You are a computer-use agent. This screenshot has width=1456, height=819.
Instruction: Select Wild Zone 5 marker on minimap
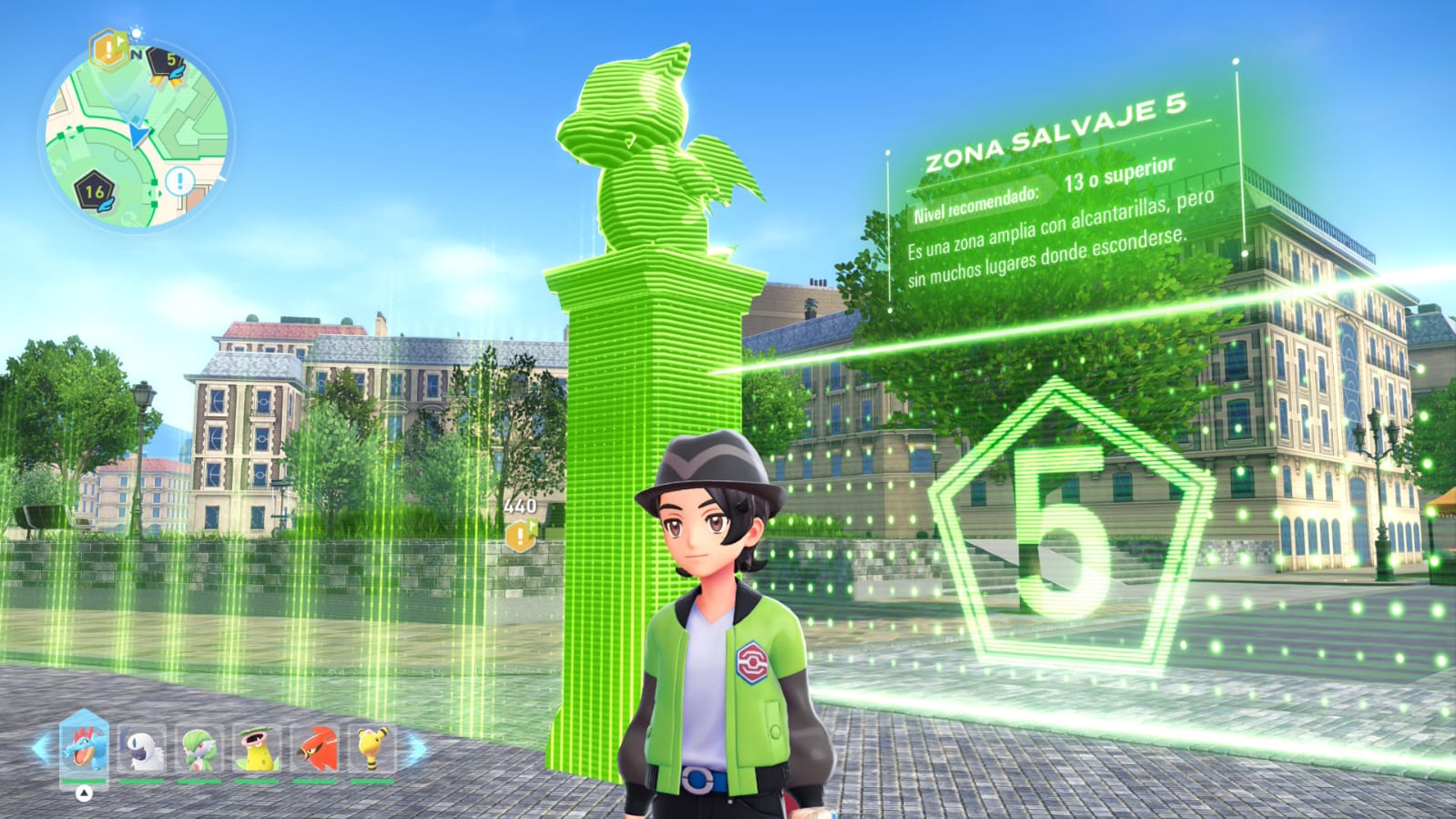tap(167, 64)
